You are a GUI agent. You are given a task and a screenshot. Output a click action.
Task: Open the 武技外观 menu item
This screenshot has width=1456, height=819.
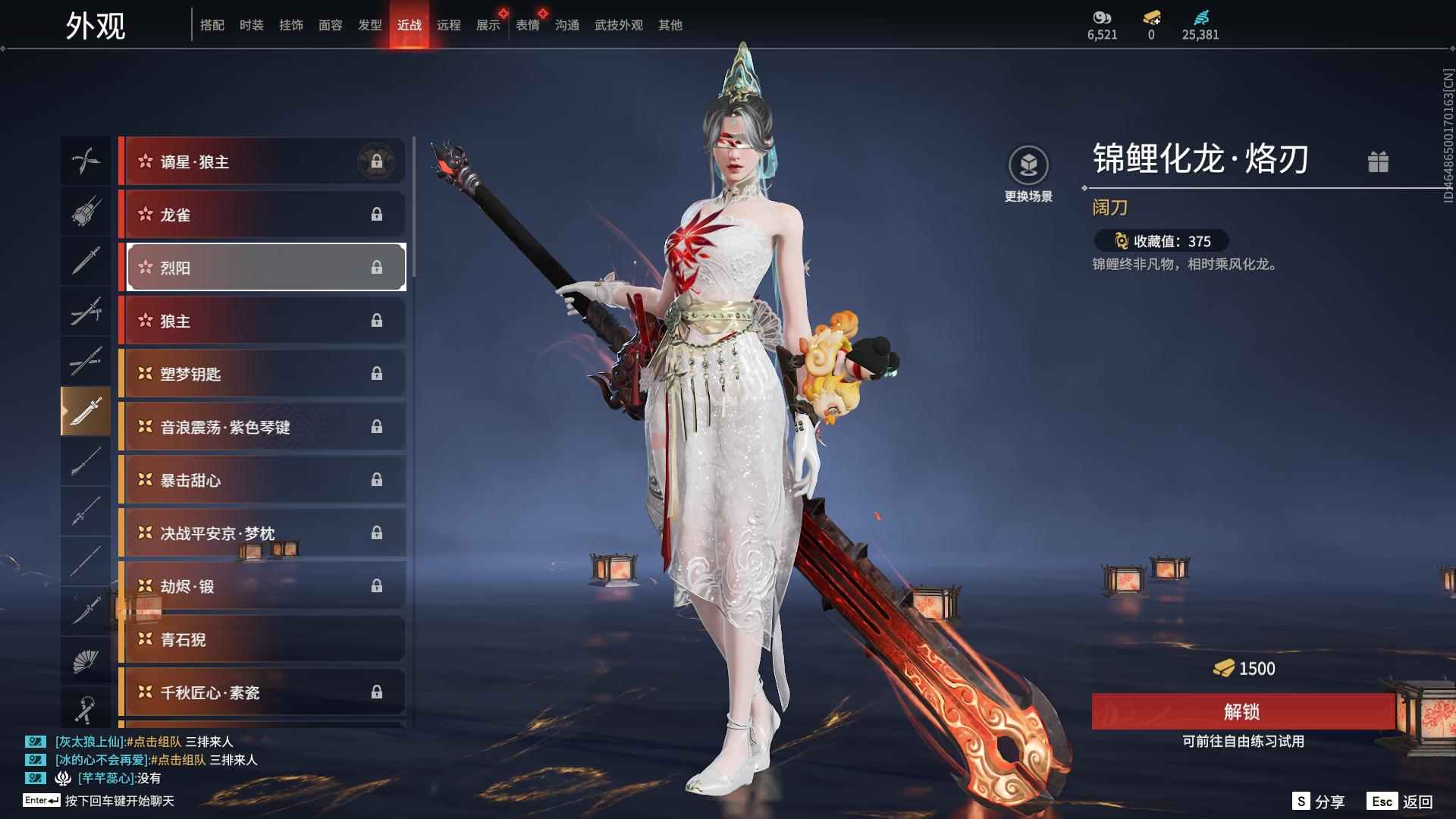(x=617, y=24)
